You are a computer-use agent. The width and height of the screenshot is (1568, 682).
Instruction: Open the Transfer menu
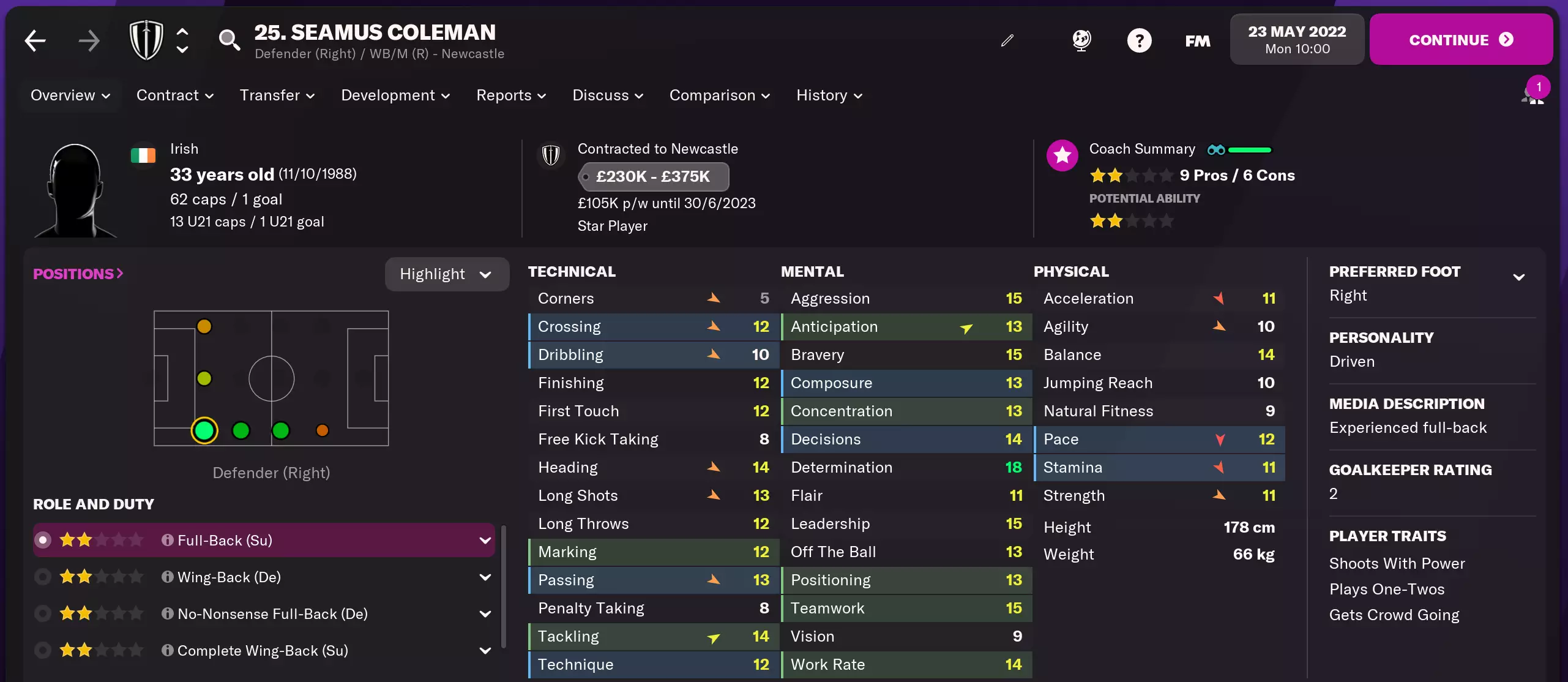[x=277, y=96]
